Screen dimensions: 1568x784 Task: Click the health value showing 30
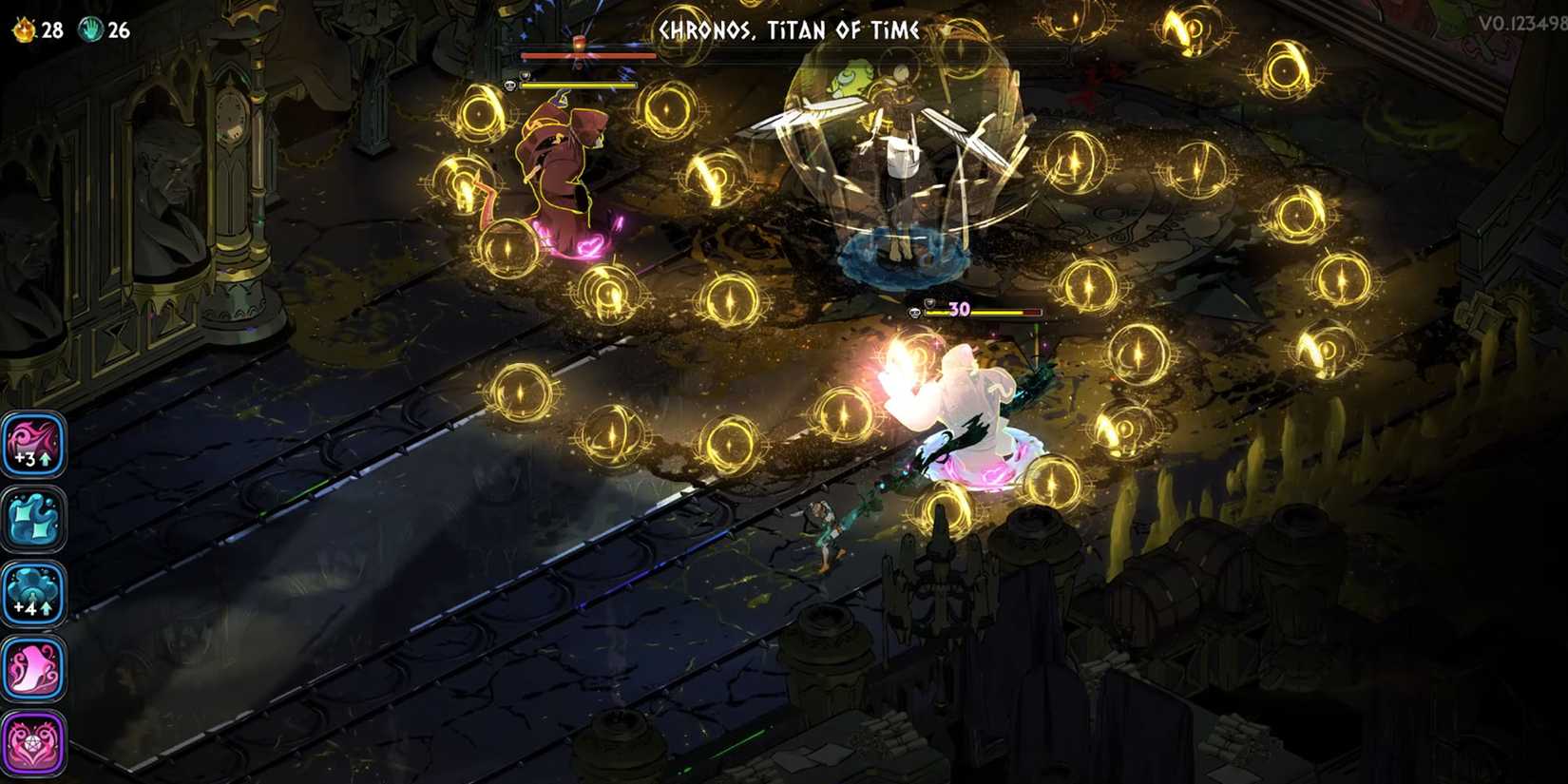(958, 309)
